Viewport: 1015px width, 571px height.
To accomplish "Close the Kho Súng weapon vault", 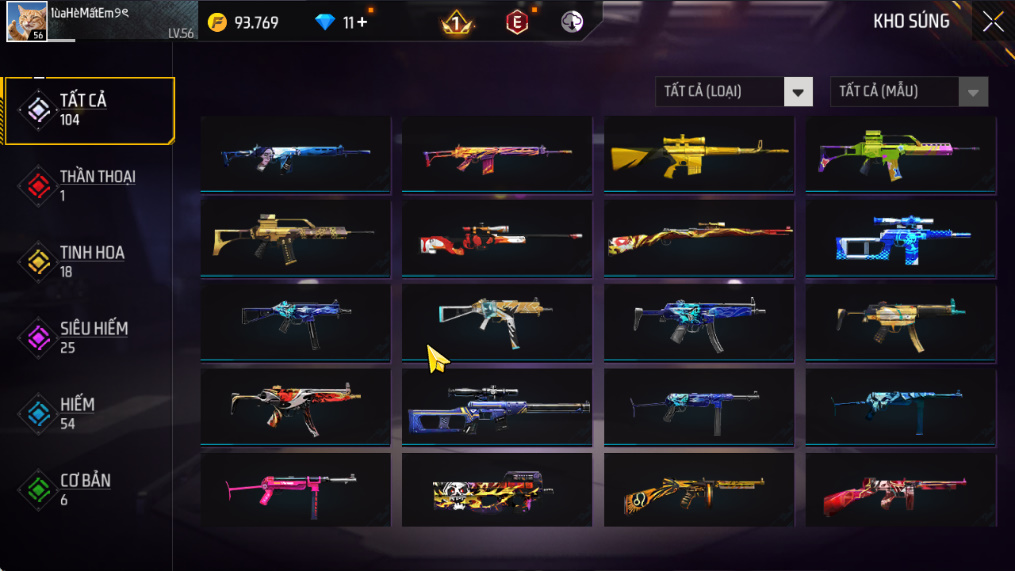I will 992,22.
